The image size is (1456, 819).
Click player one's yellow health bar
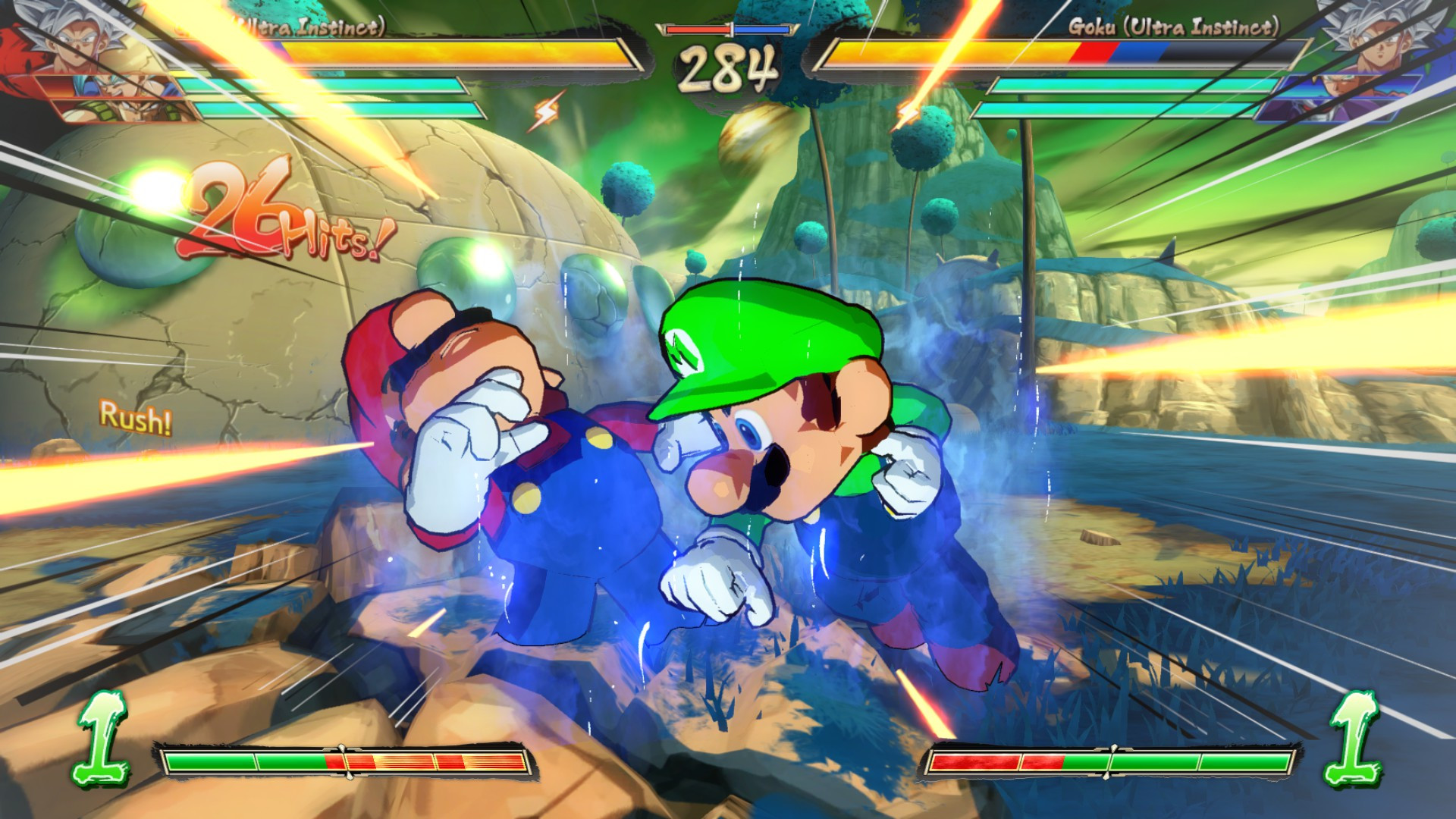[x=379, y=51]
